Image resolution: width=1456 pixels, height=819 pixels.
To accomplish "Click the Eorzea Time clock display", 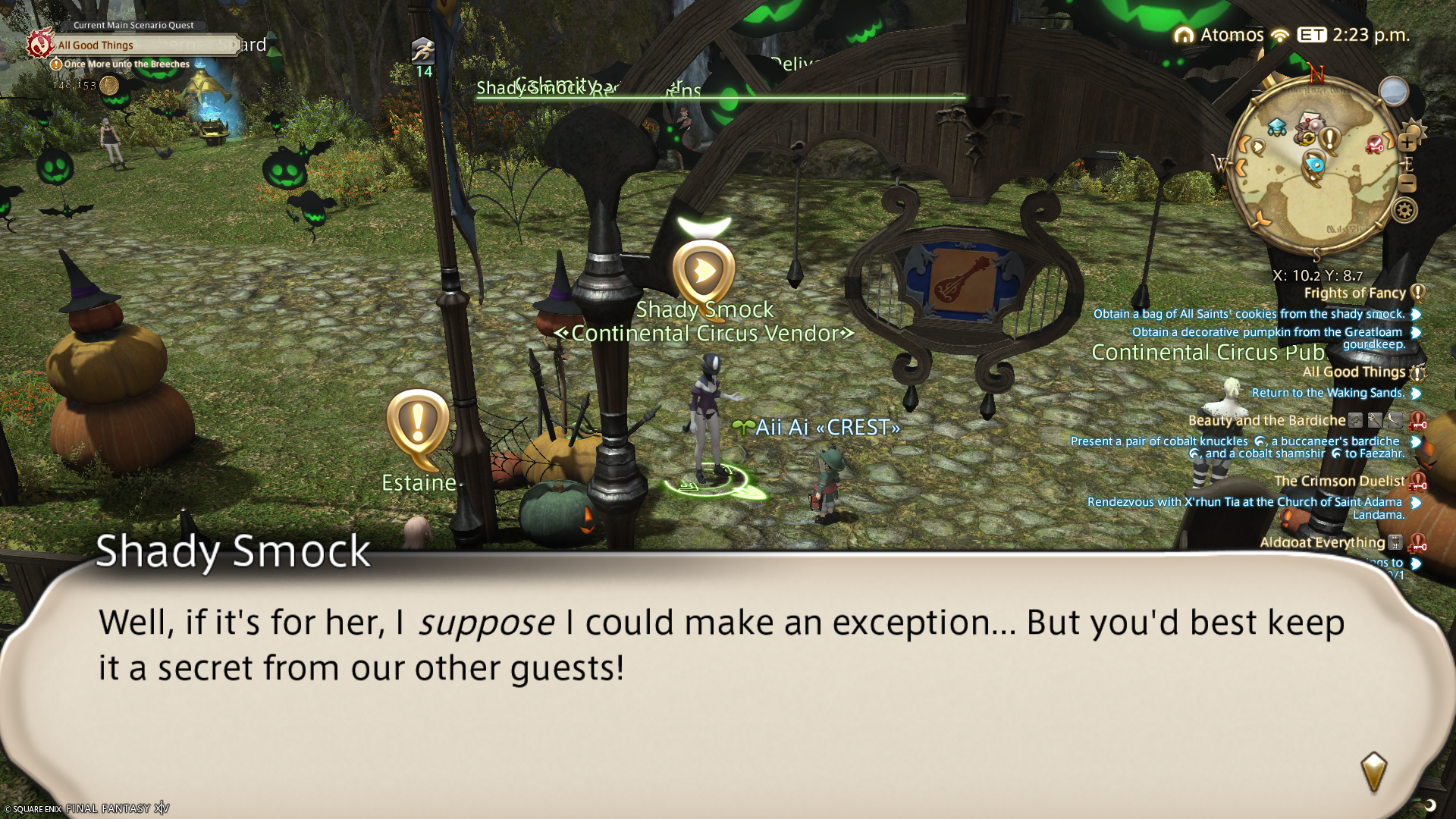I will pyautogui.click(x=1354, y=35).
